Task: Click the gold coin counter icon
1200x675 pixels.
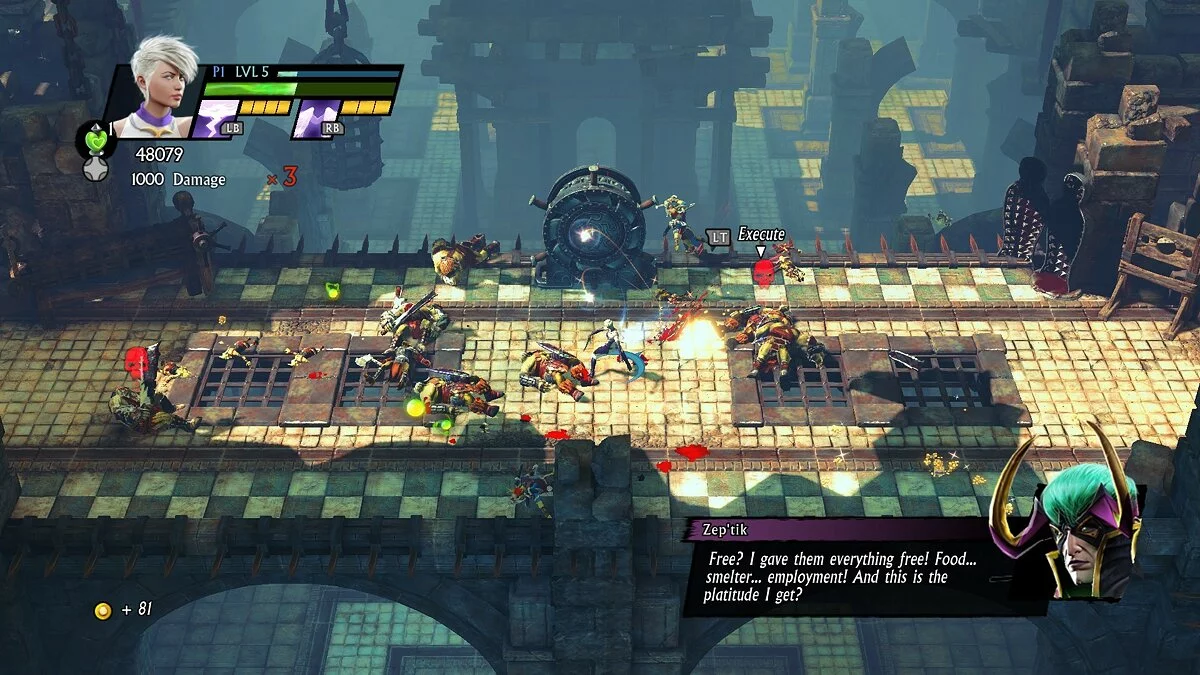Action: [x=102, y=610]
